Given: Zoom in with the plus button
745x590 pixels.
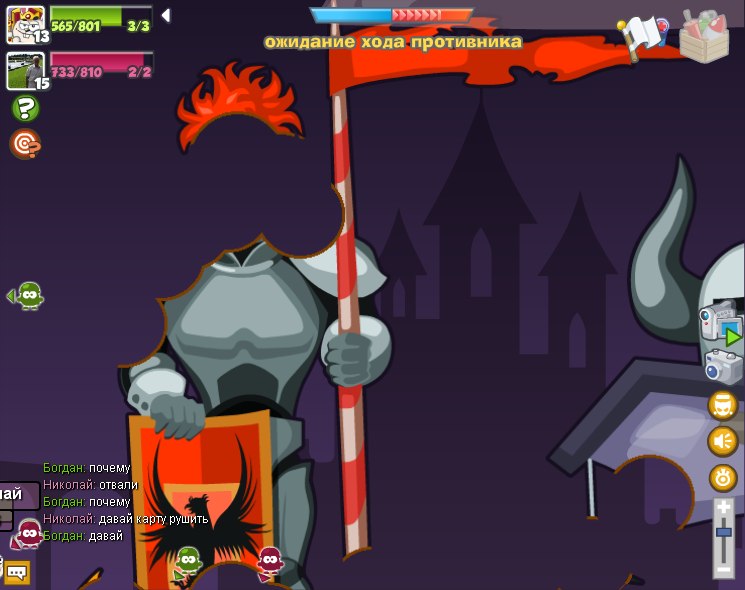Looking at the screenshot, I should (x=724, y=508).
